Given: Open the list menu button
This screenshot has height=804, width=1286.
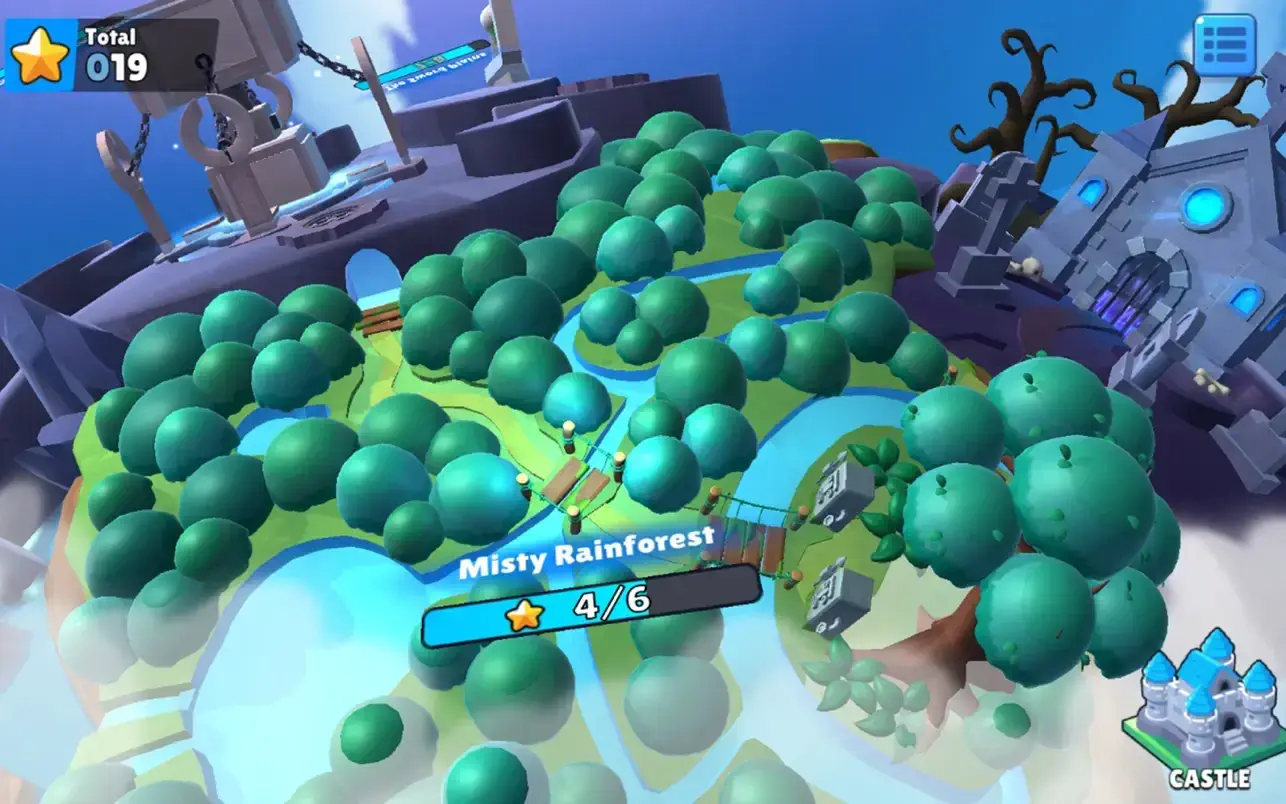Looking at the screenshot, I should pyautogui.click(x=1224, y=45).
